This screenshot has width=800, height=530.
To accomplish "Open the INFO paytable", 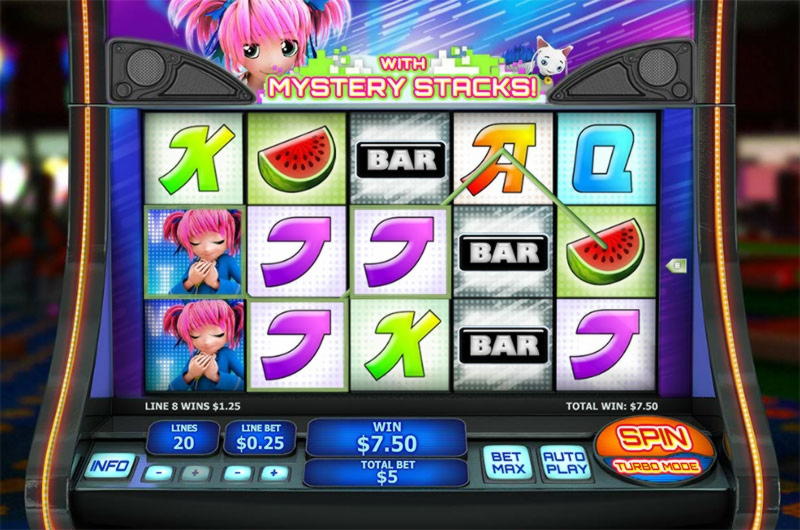I will [x=110, y=466].
